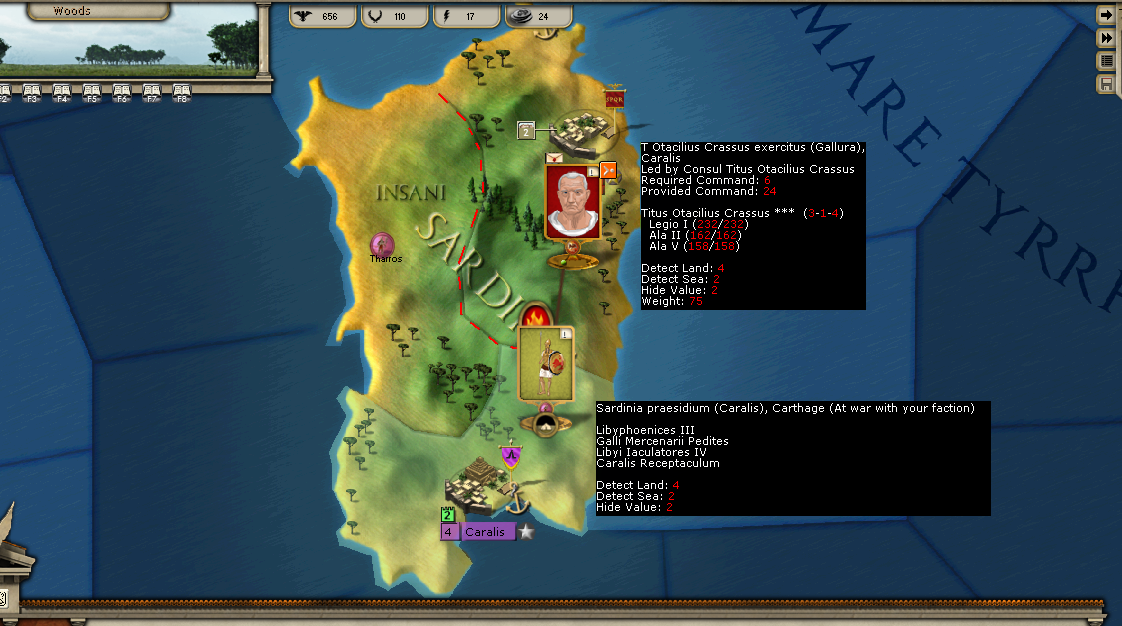This screenshot has height=626, width=1122.
Task: Click the Tharros town marker
Action: pyautogui.click(x=382, y=244)
